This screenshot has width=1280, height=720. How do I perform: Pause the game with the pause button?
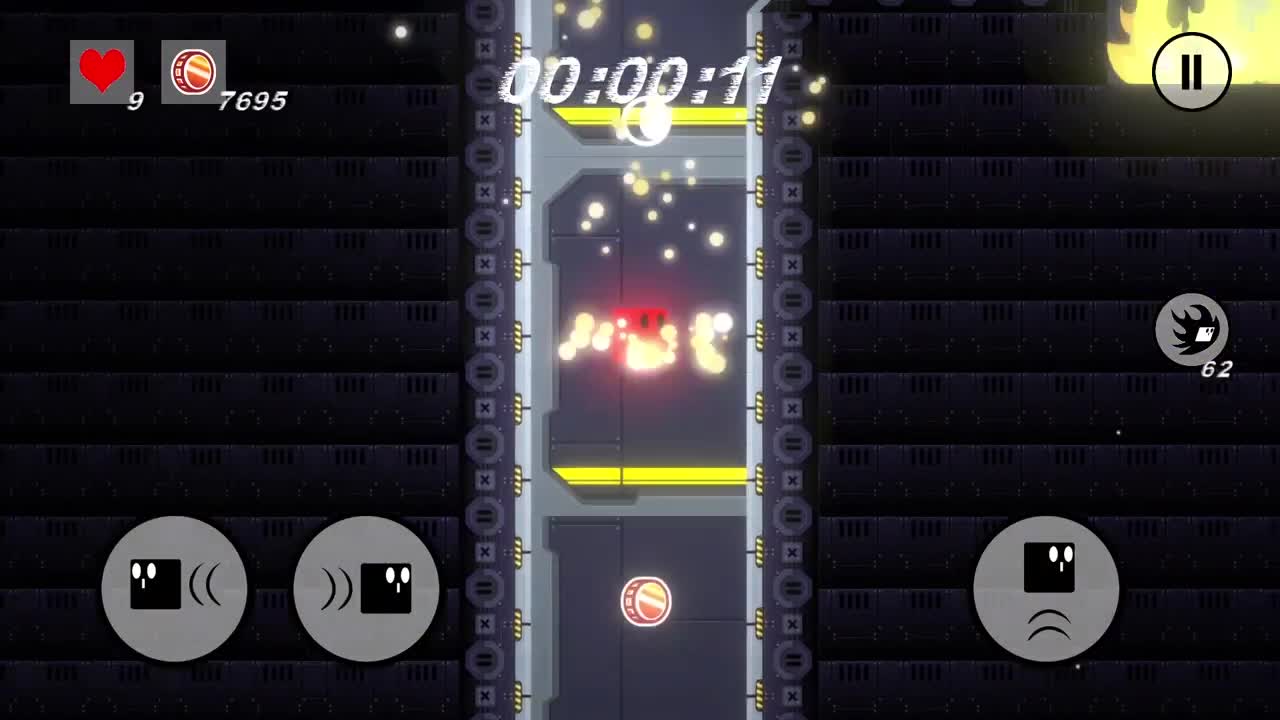coord(1190,72)
